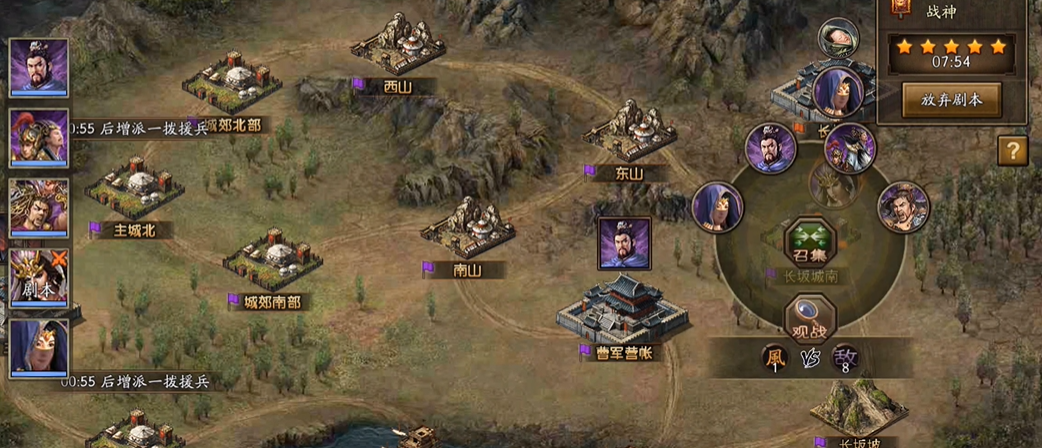The width and height of the screenshot is (1042, 448).
Task: Choose the 观战 spectate battle button
Action: coord(809,318)
